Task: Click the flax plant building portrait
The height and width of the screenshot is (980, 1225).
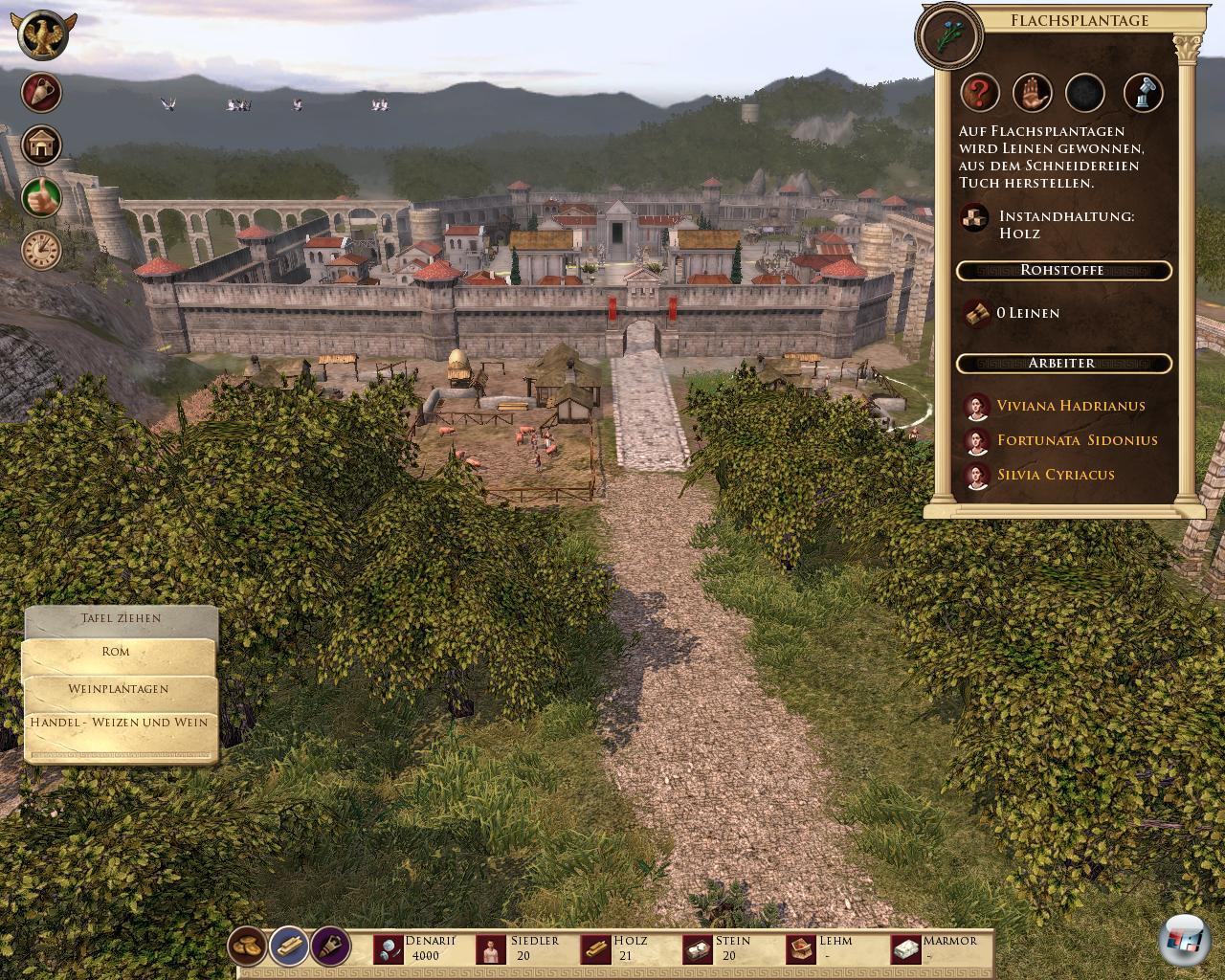Action: click(x=949, y=35)
